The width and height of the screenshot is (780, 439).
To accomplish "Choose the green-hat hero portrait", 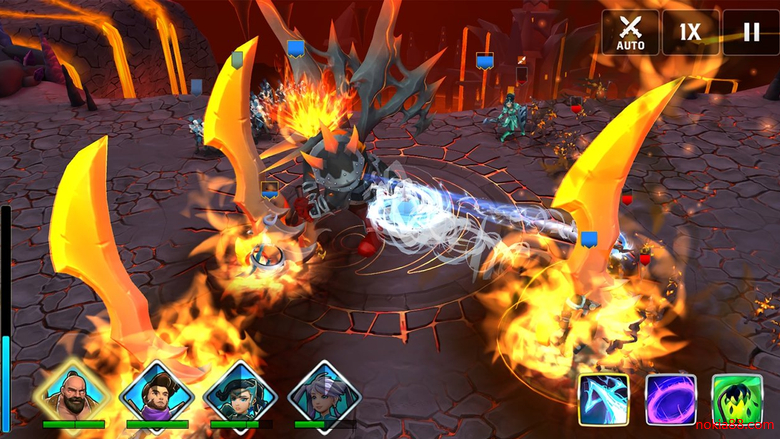I will point(240,394).
